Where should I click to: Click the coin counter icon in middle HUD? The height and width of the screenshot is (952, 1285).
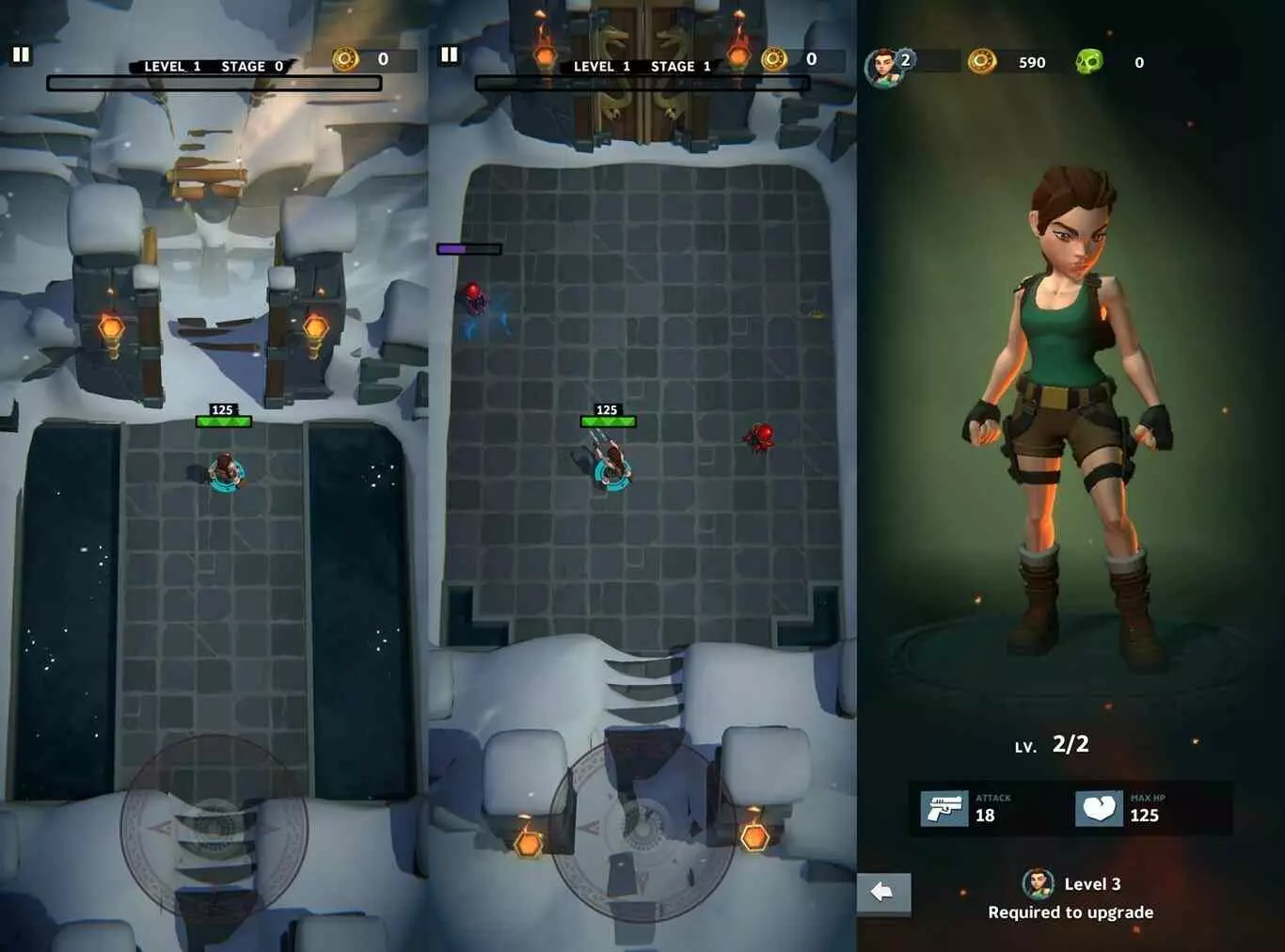tap(774, 58)
